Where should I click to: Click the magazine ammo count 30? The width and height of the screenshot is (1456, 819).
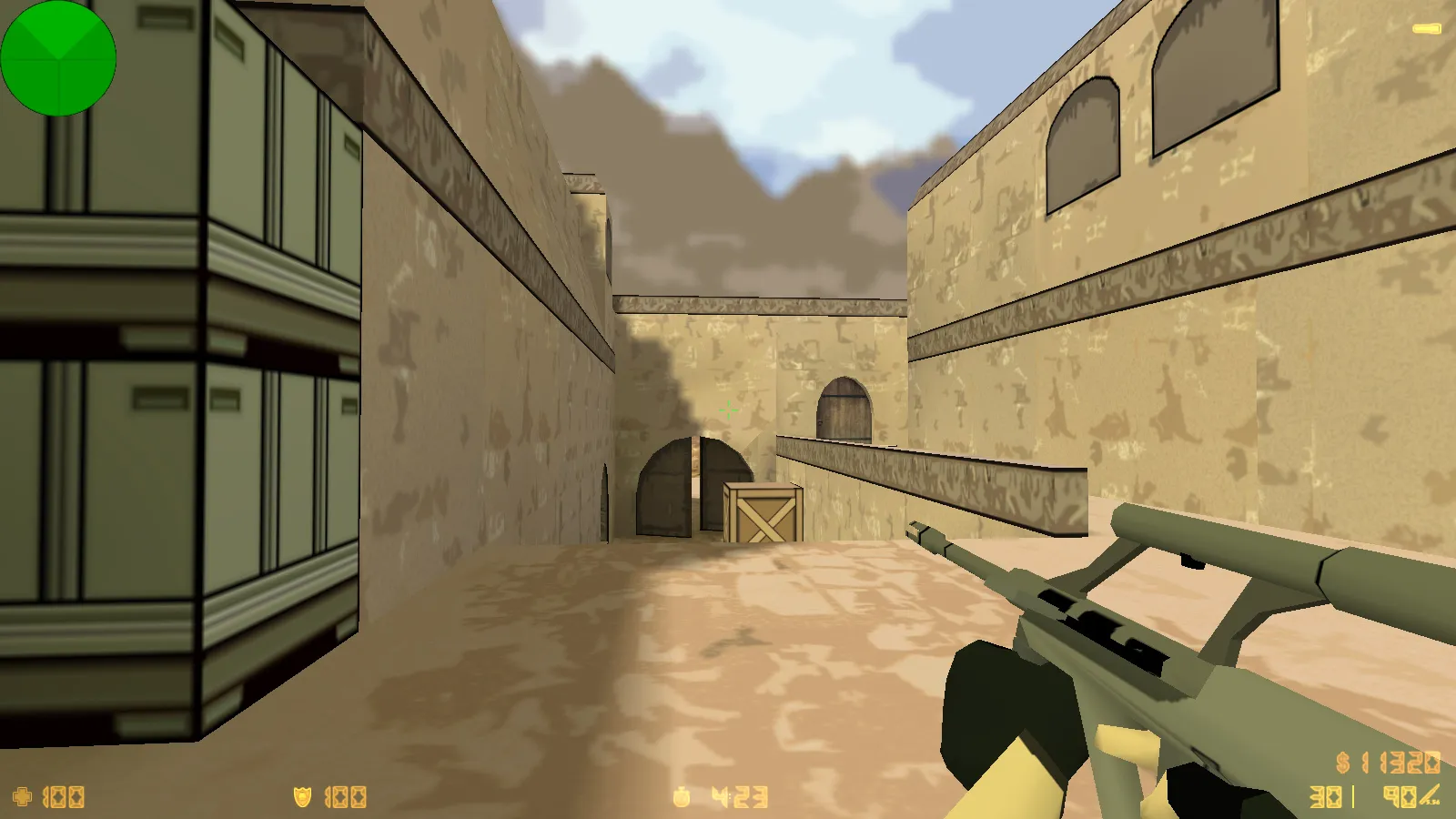click(1324, 796)
